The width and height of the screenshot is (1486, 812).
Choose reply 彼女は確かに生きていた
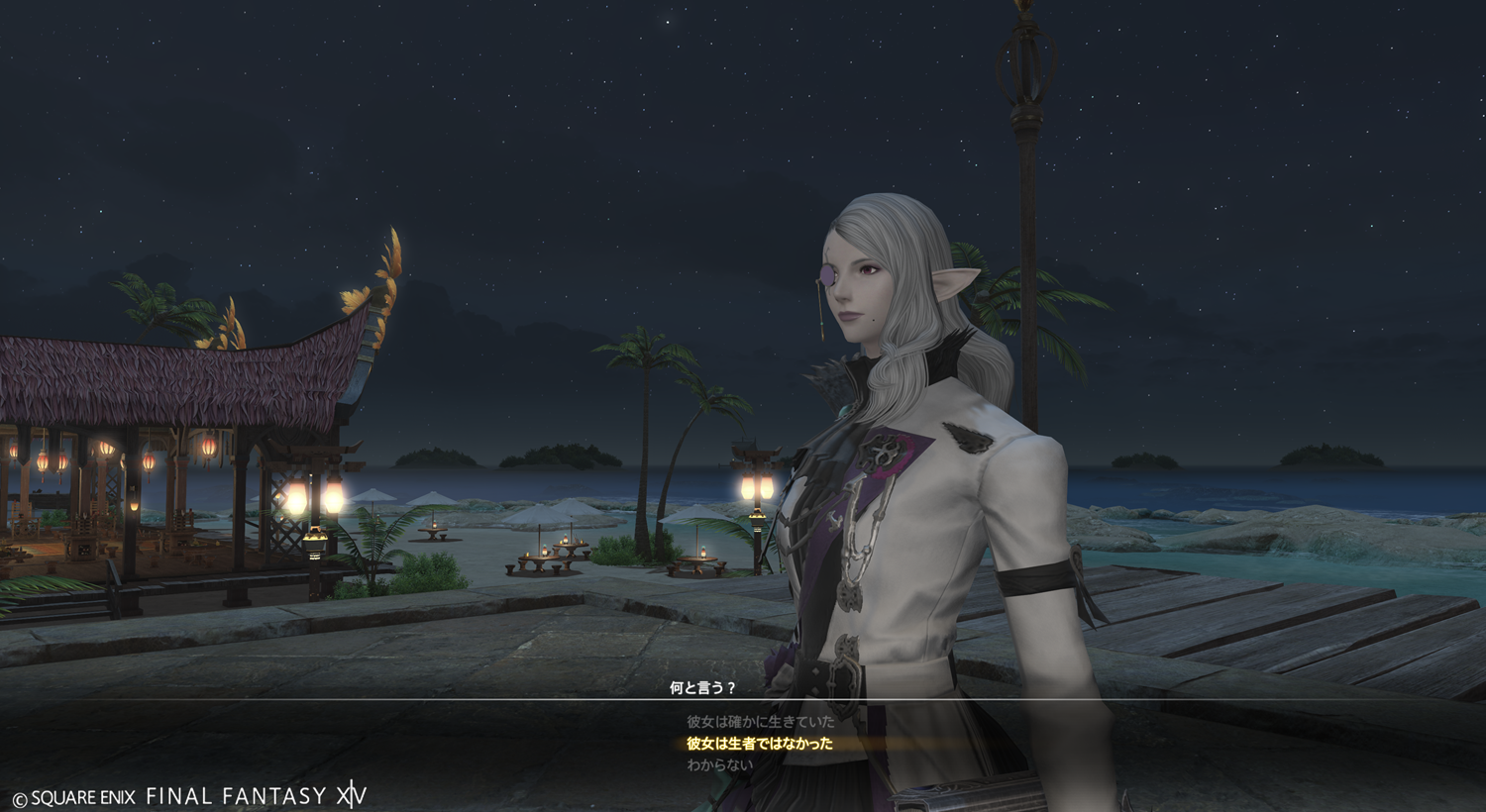click(760, 722)
